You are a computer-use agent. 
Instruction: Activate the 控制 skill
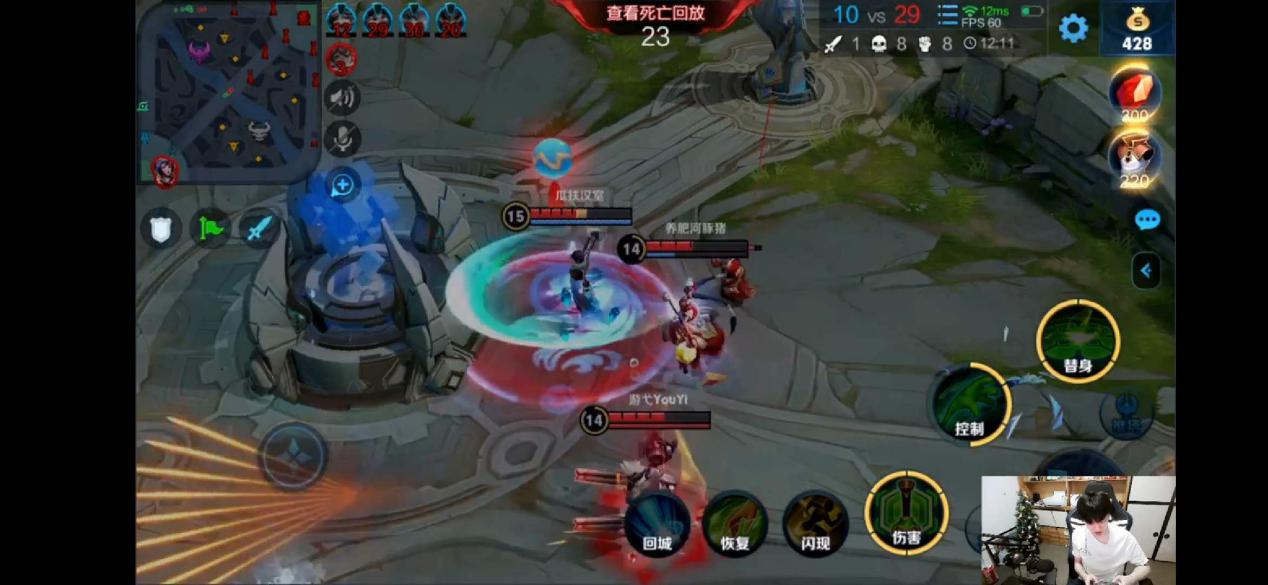coord(970,404)
